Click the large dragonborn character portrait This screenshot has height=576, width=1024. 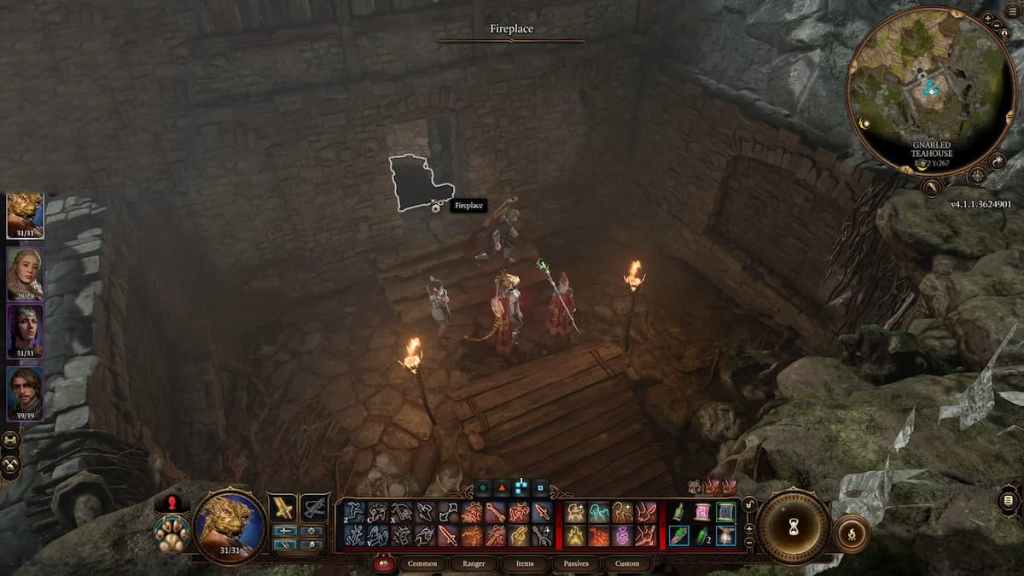(x=229, y=524)
